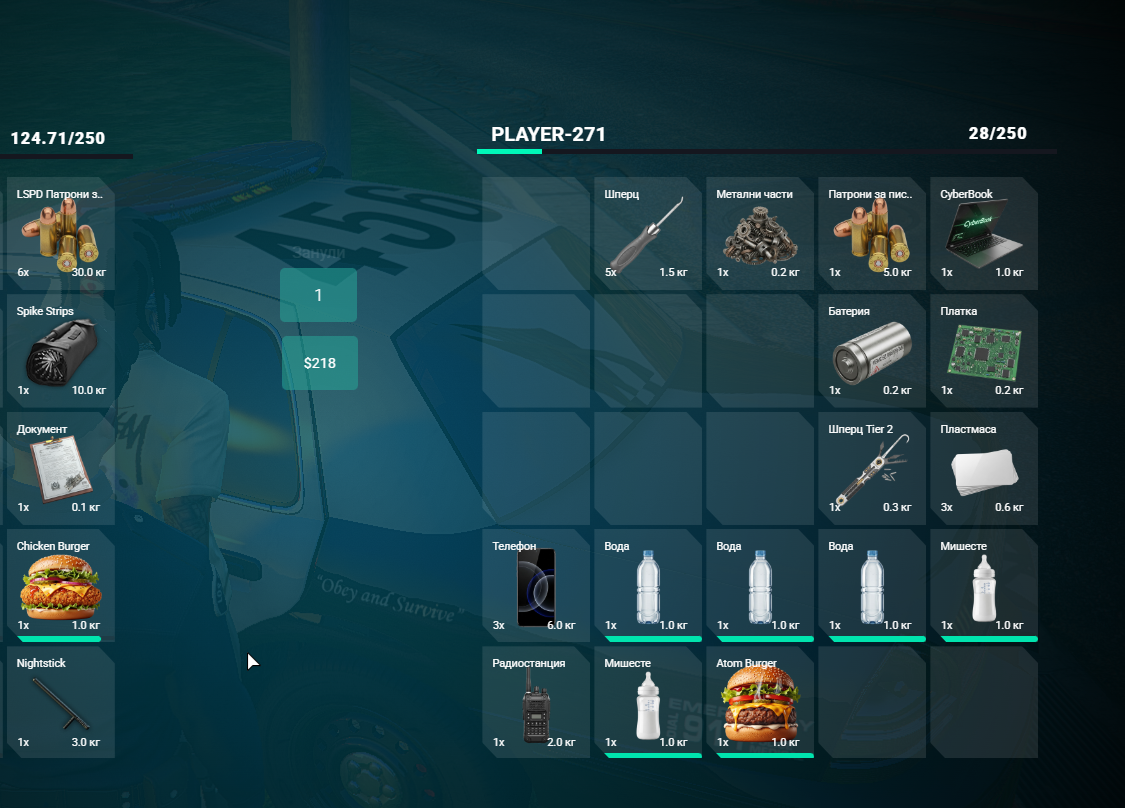Pick the Радиостанция radio item
The width and height of the screenshot is (1125, 808).
(535, 703)
